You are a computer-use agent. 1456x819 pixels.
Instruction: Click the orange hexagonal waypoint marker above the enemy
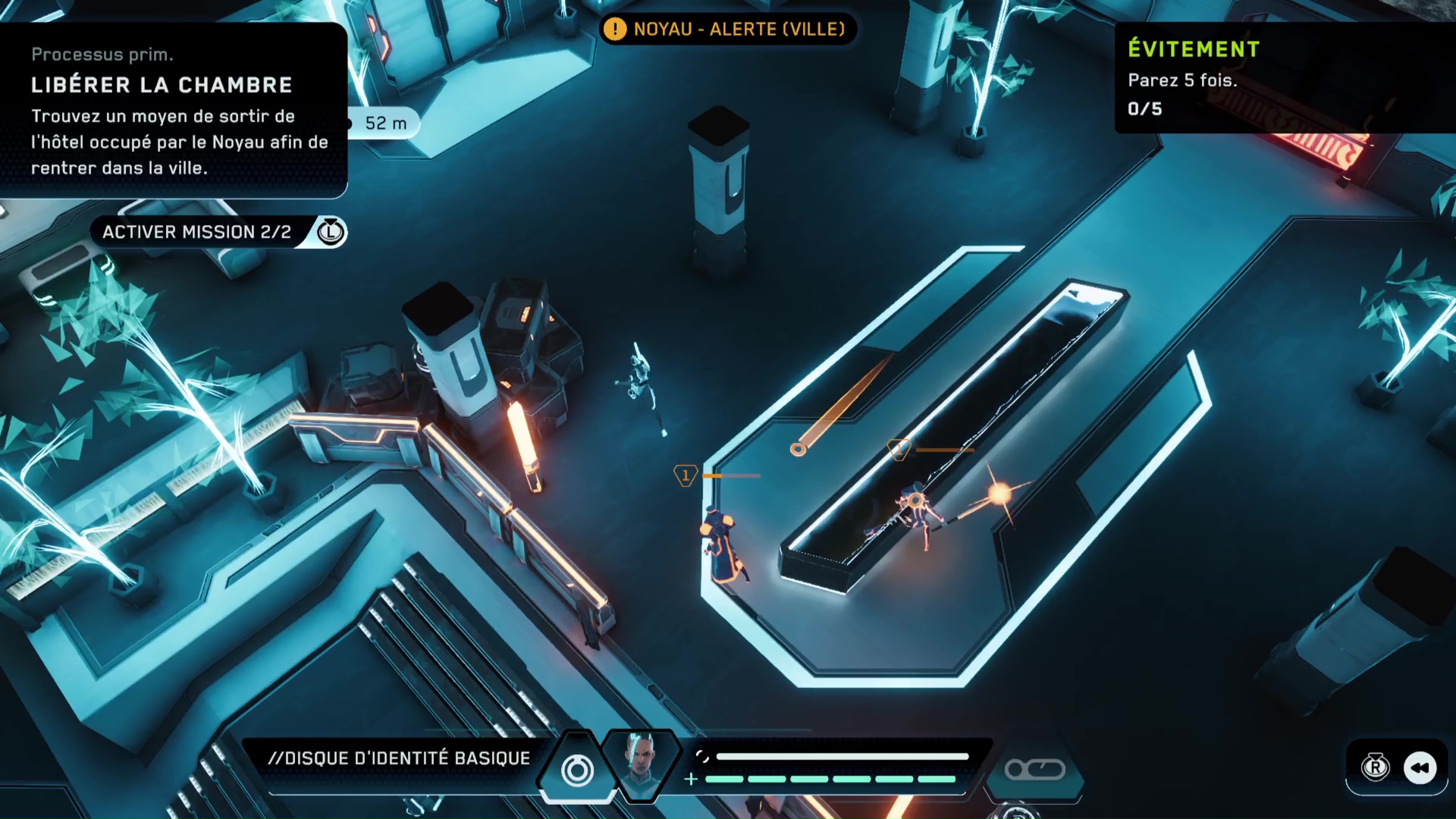click(x=899, y=449)
